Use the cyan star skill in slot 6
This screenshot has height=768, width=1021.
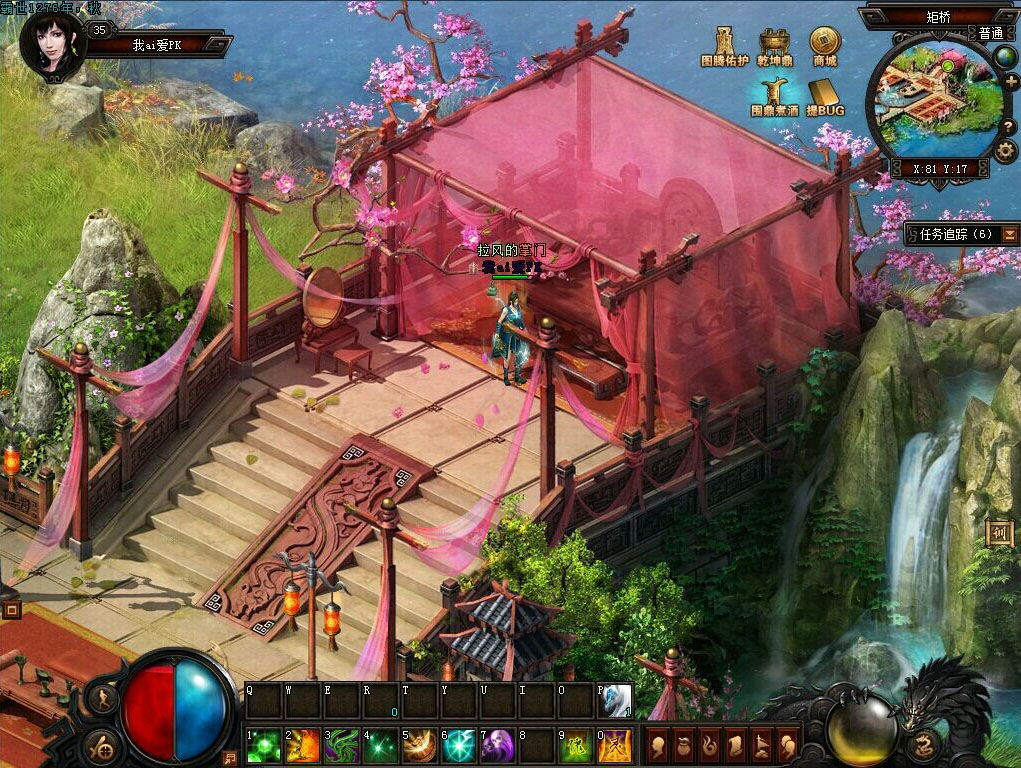(459, 745)
